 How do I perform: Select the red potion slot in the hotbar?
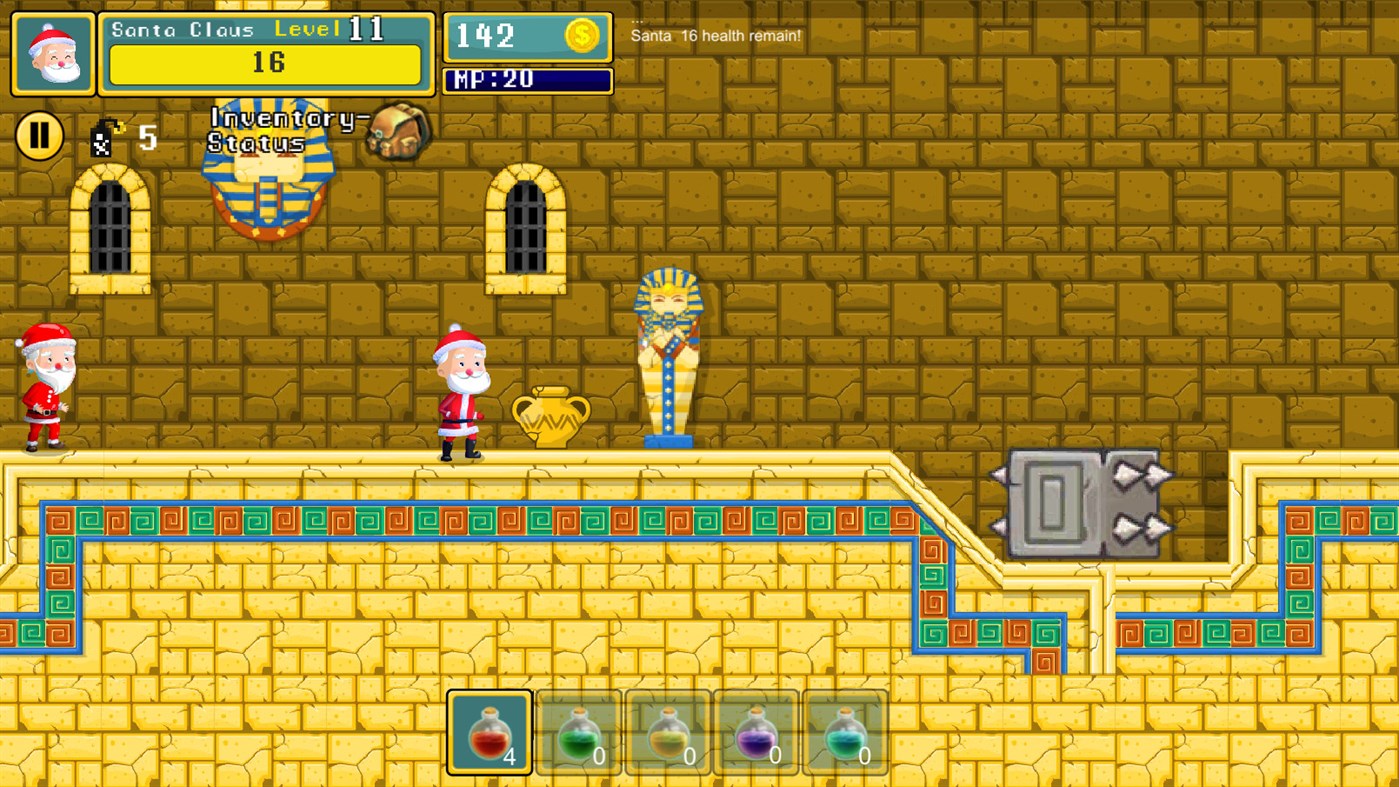click(x=489, y=733)
